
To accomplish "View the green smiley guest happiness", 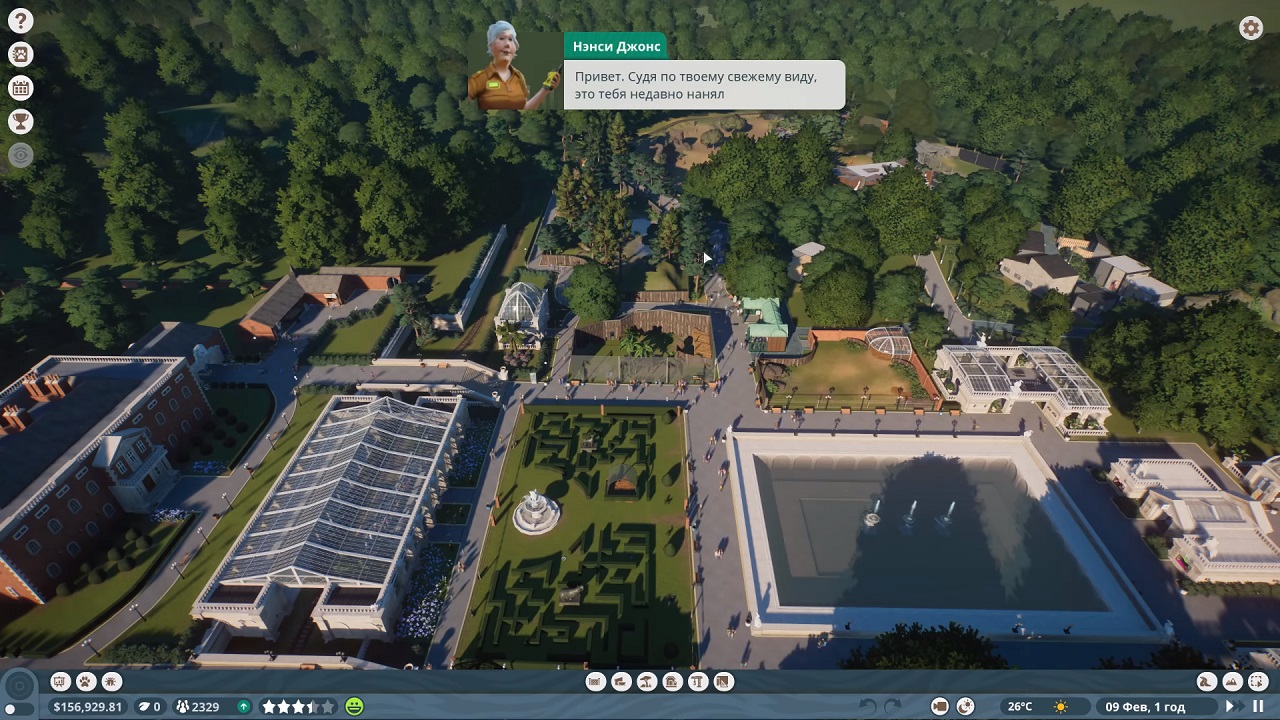I will [354, 706].
